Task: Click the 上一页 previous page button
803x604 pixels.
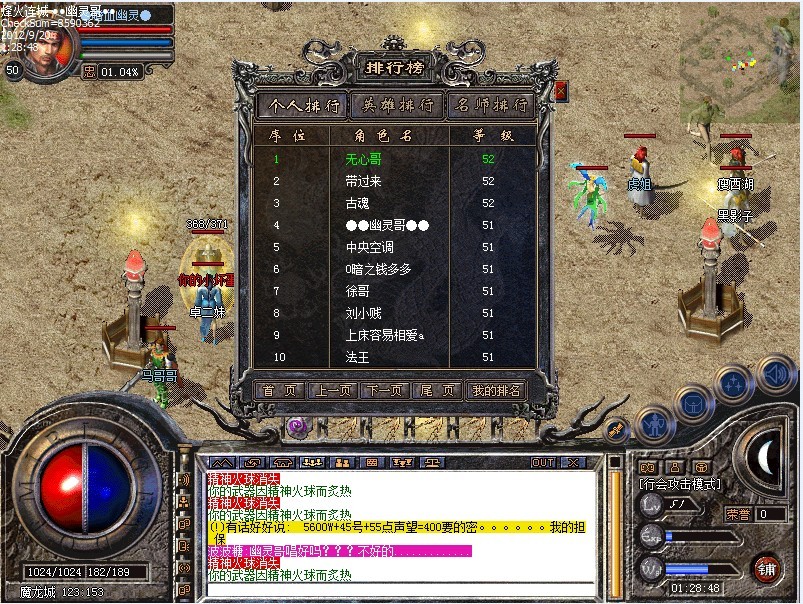Action: click(332, 391)
